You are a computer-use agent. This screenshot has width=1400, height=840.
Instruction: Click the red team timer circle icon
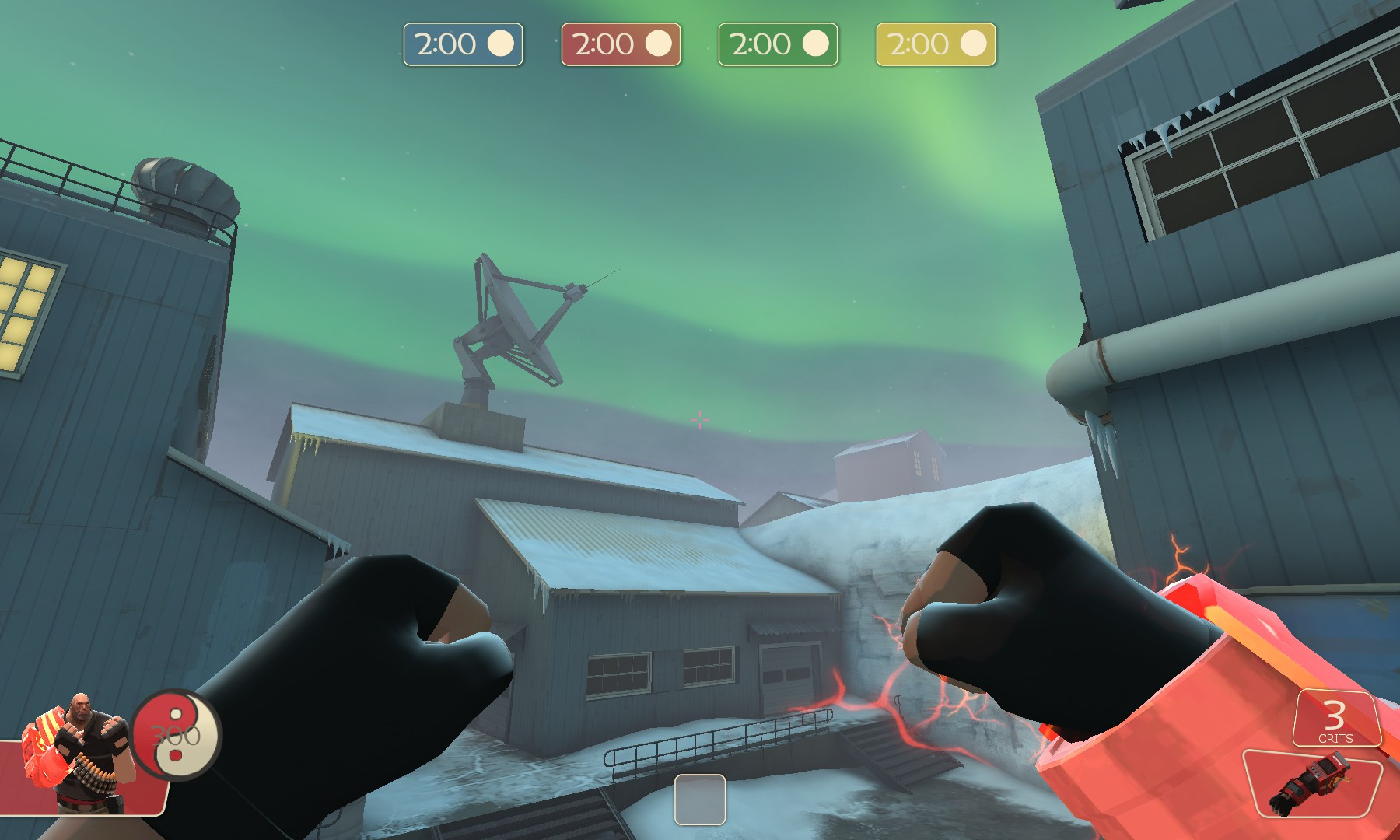659,44
